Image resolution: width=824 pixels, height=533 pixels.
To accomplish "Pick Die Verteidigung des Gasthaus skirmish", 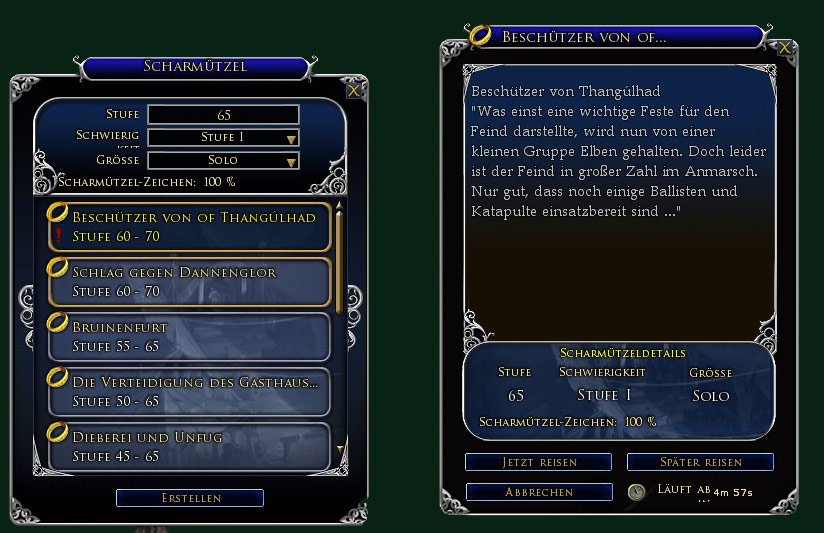I will [x=188, y=391].
